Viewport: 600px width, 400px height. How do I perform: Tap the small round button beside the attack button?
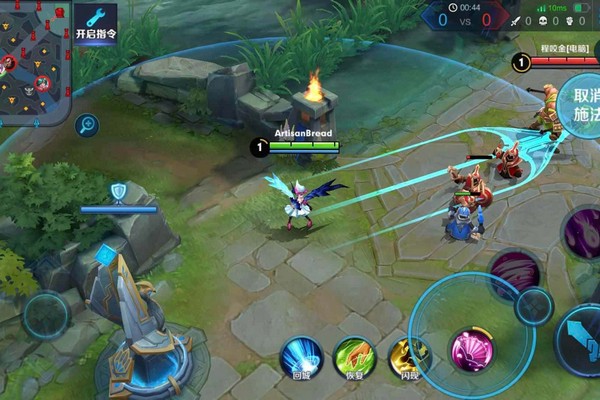[534, 307]
